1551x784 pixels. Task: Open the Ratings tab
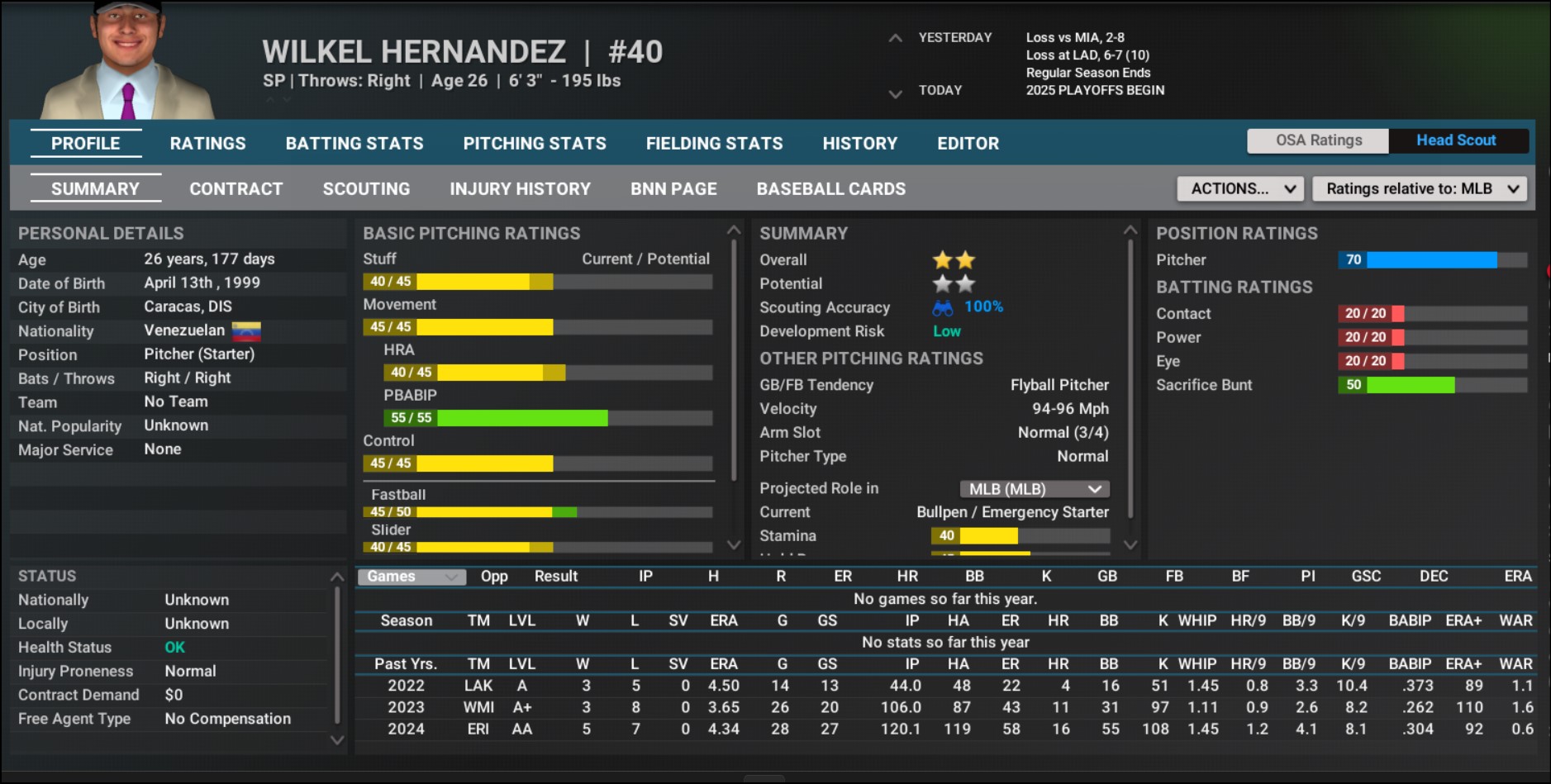207,143
